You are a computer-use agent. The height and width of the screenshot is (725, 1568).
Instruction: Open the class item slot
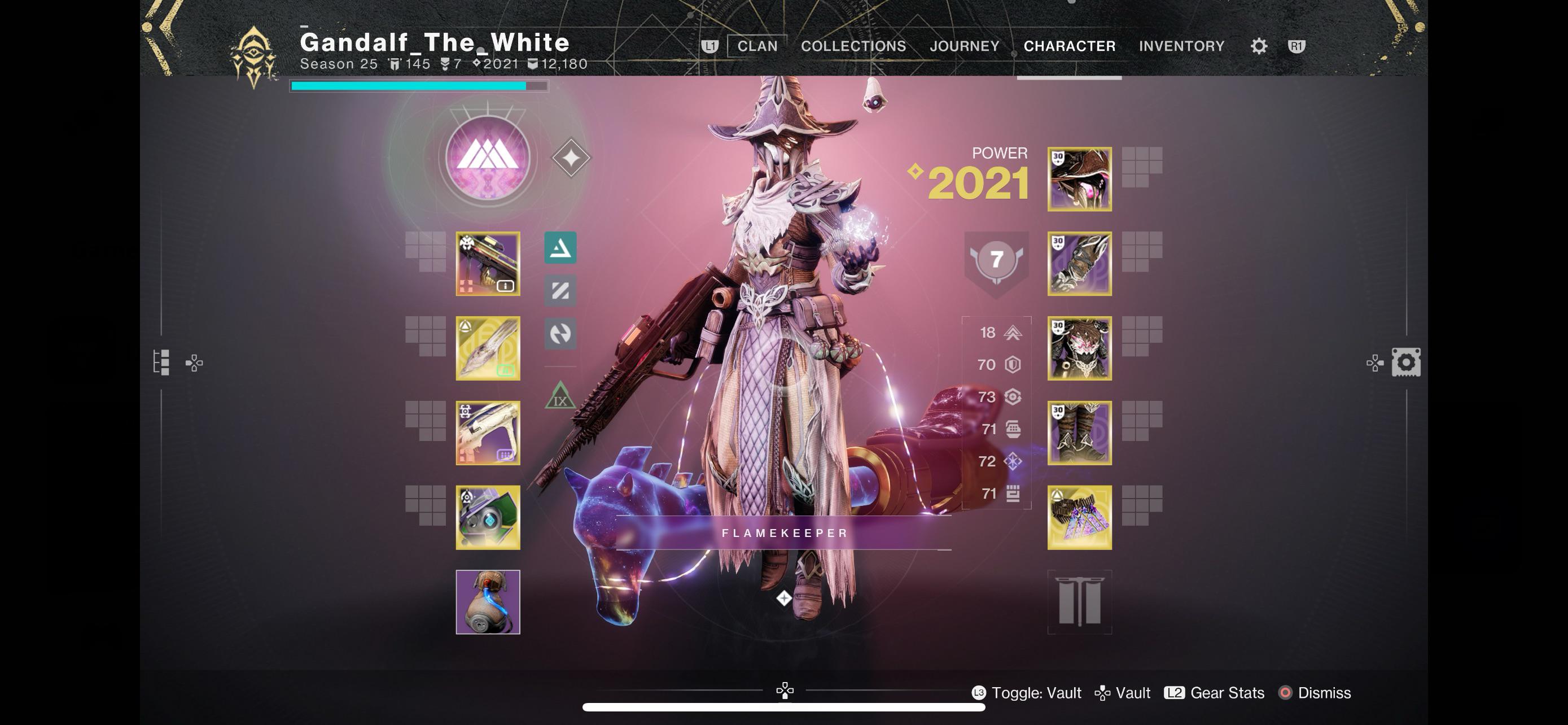[x=1079, y=517]
